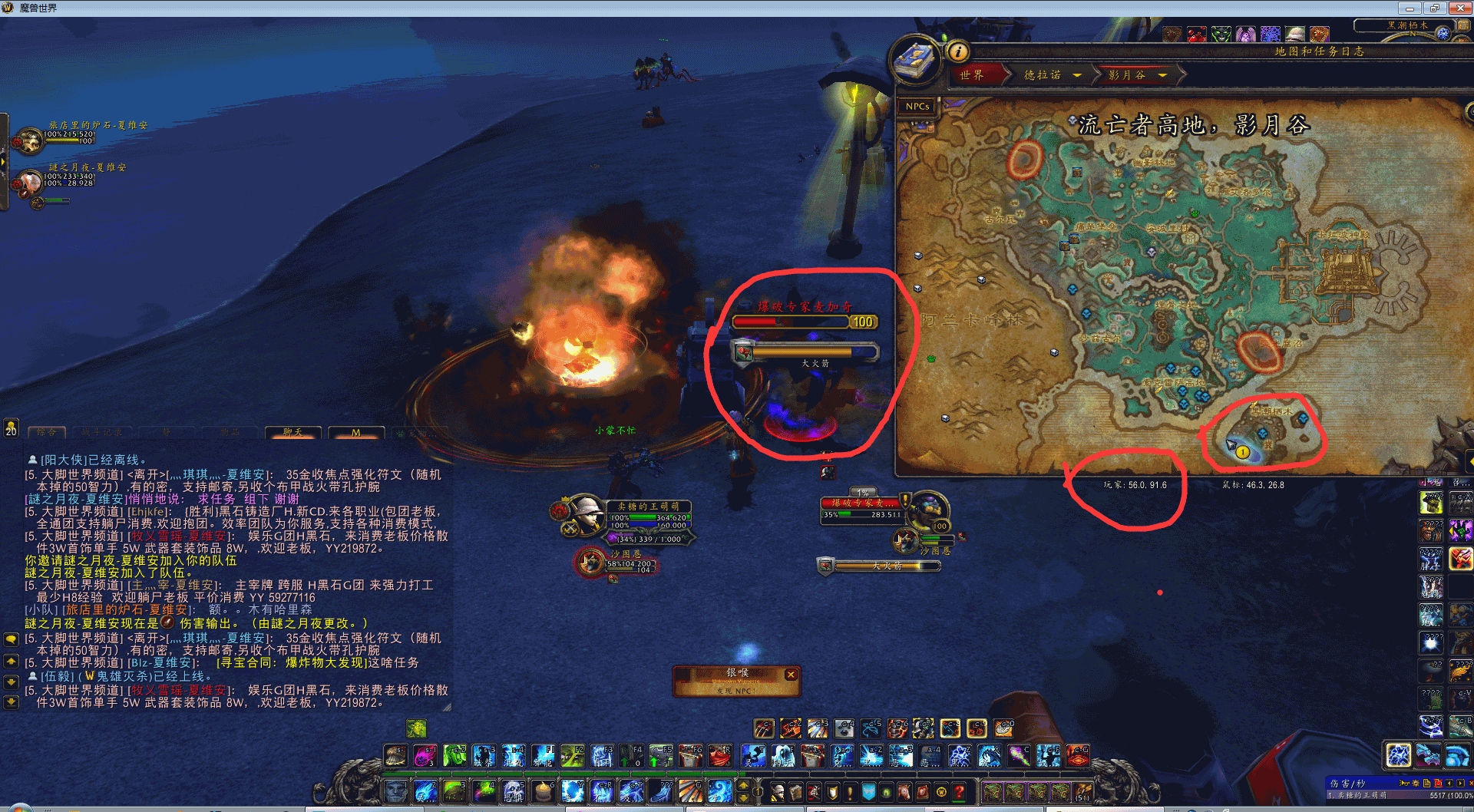Open the horse-head collections icon
This screenshot has height=812, width=1474.
click(x=905, y=792)
